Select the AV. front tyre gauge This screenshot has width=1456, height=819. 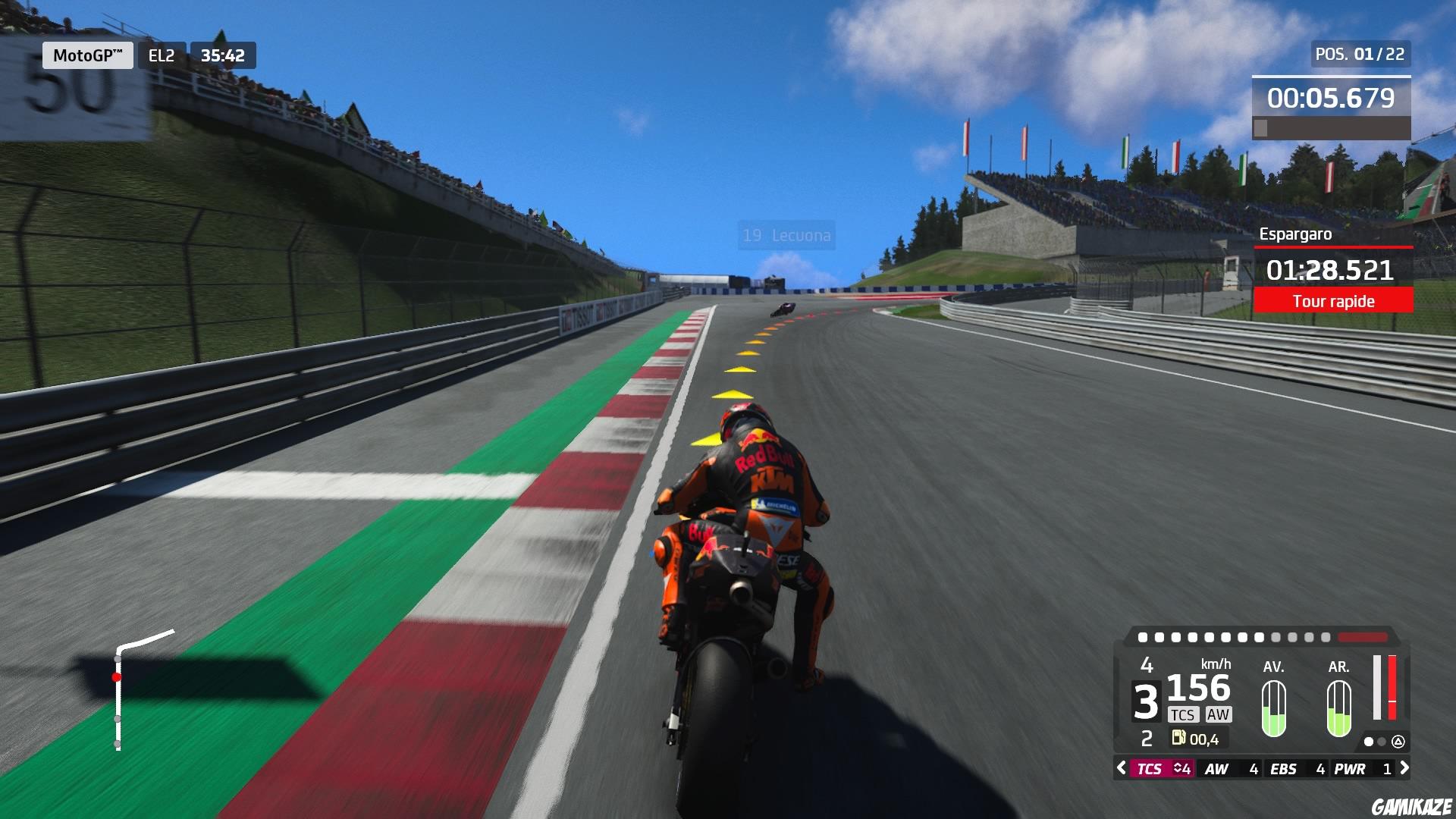(x=1273, y=709)
